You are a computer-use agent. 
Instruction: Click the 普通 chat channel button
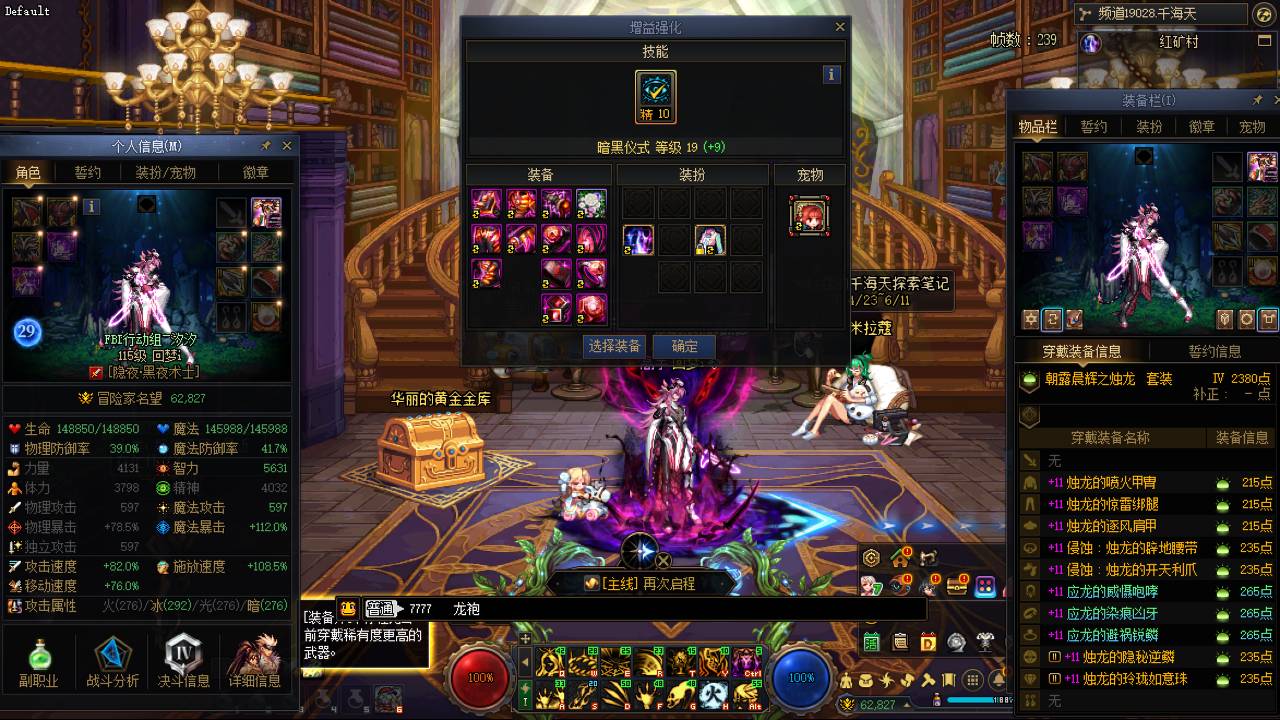(380, 608)
